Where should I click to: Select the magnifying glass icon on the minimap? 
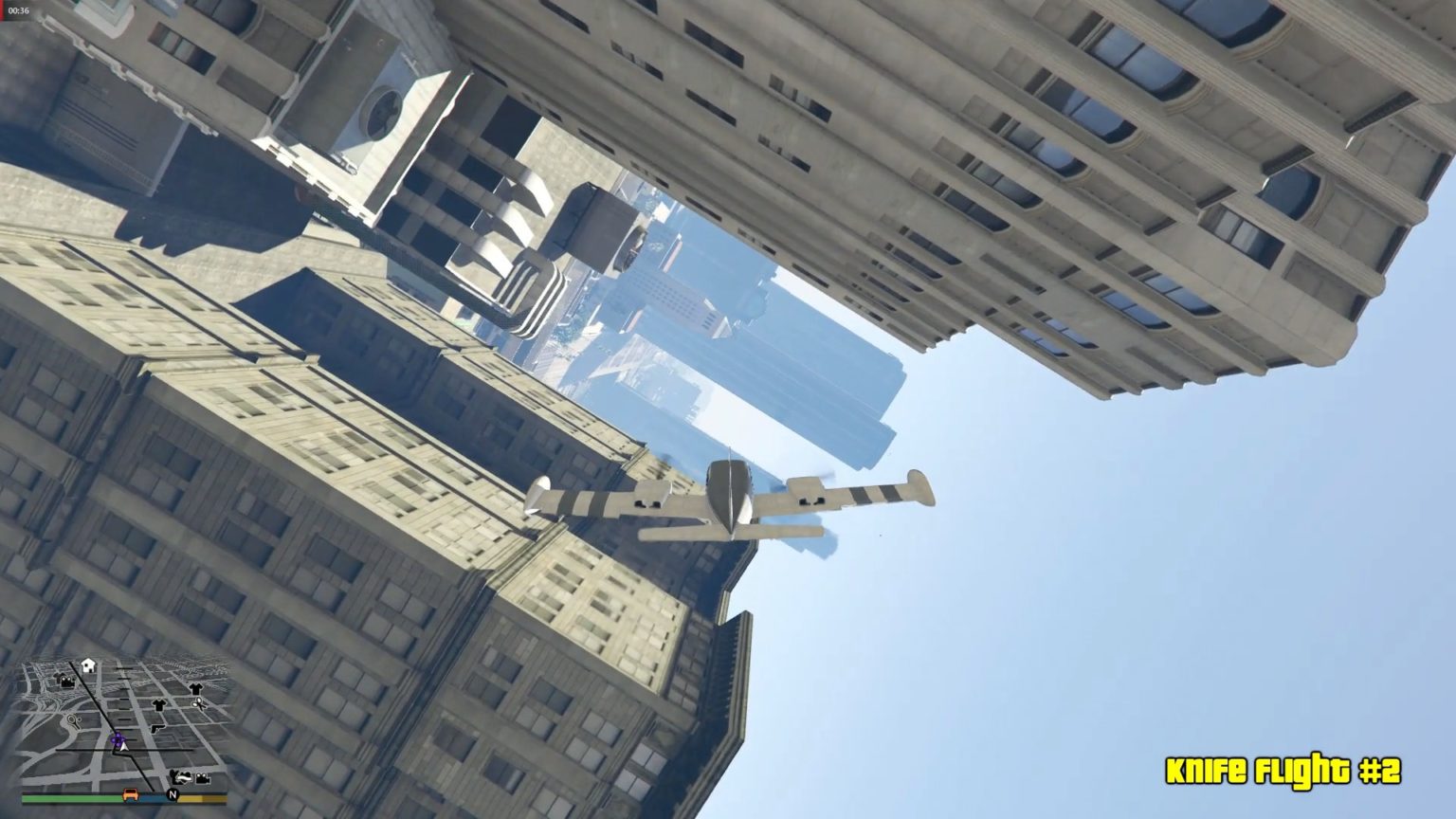[73, 721]
